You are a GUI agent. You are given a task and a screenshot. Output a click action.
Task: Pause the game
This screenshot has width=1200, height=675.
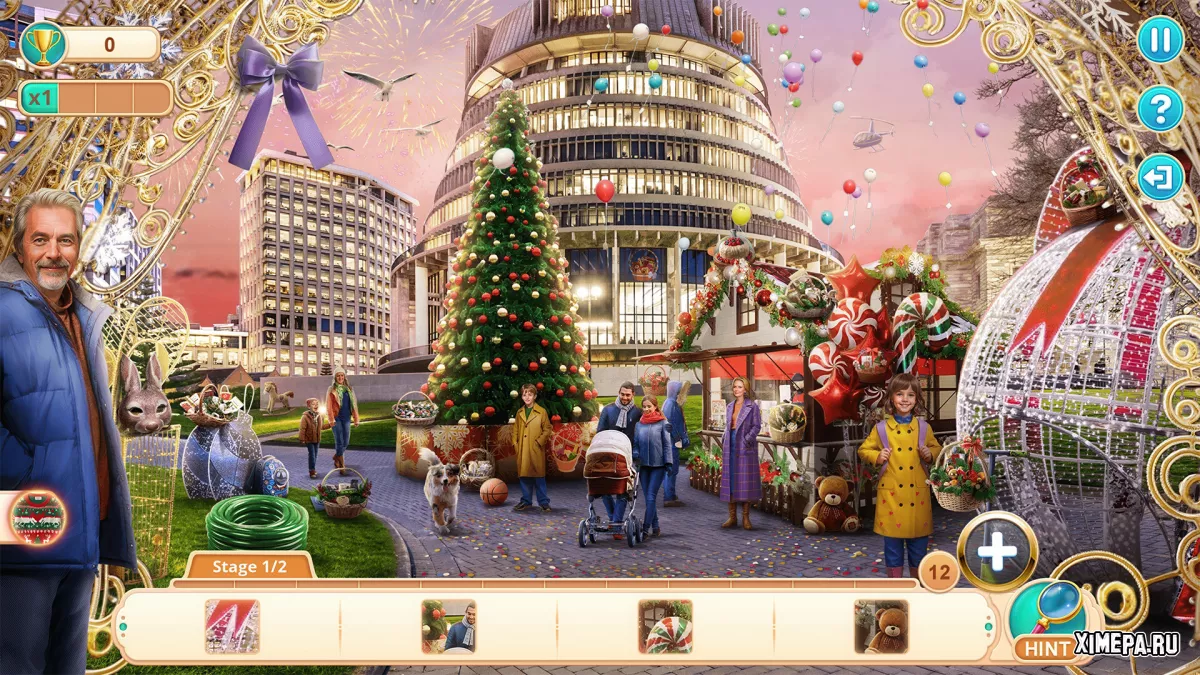(x=1160, y=40)
